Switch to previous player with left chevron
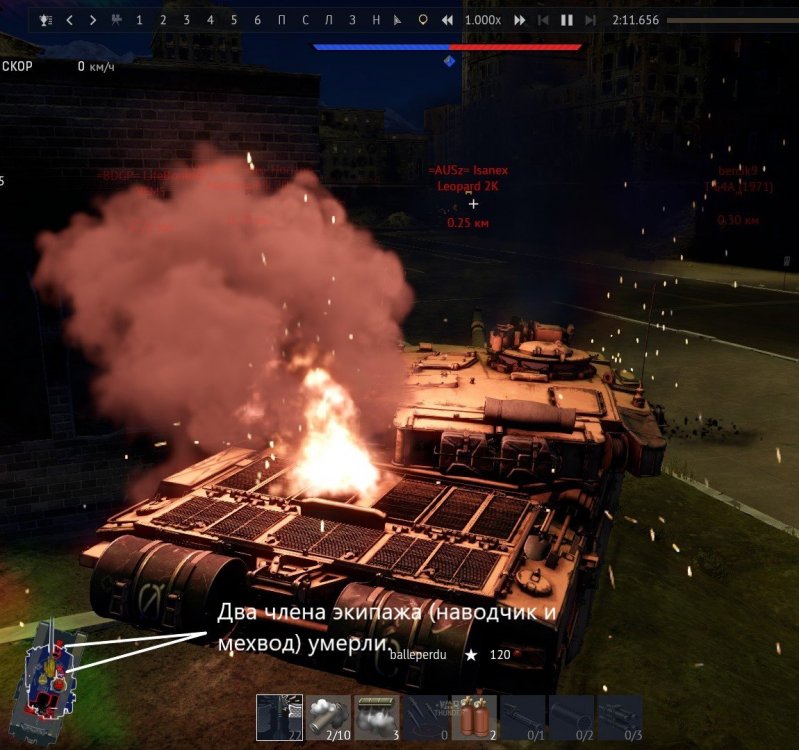 click(69, 19)
